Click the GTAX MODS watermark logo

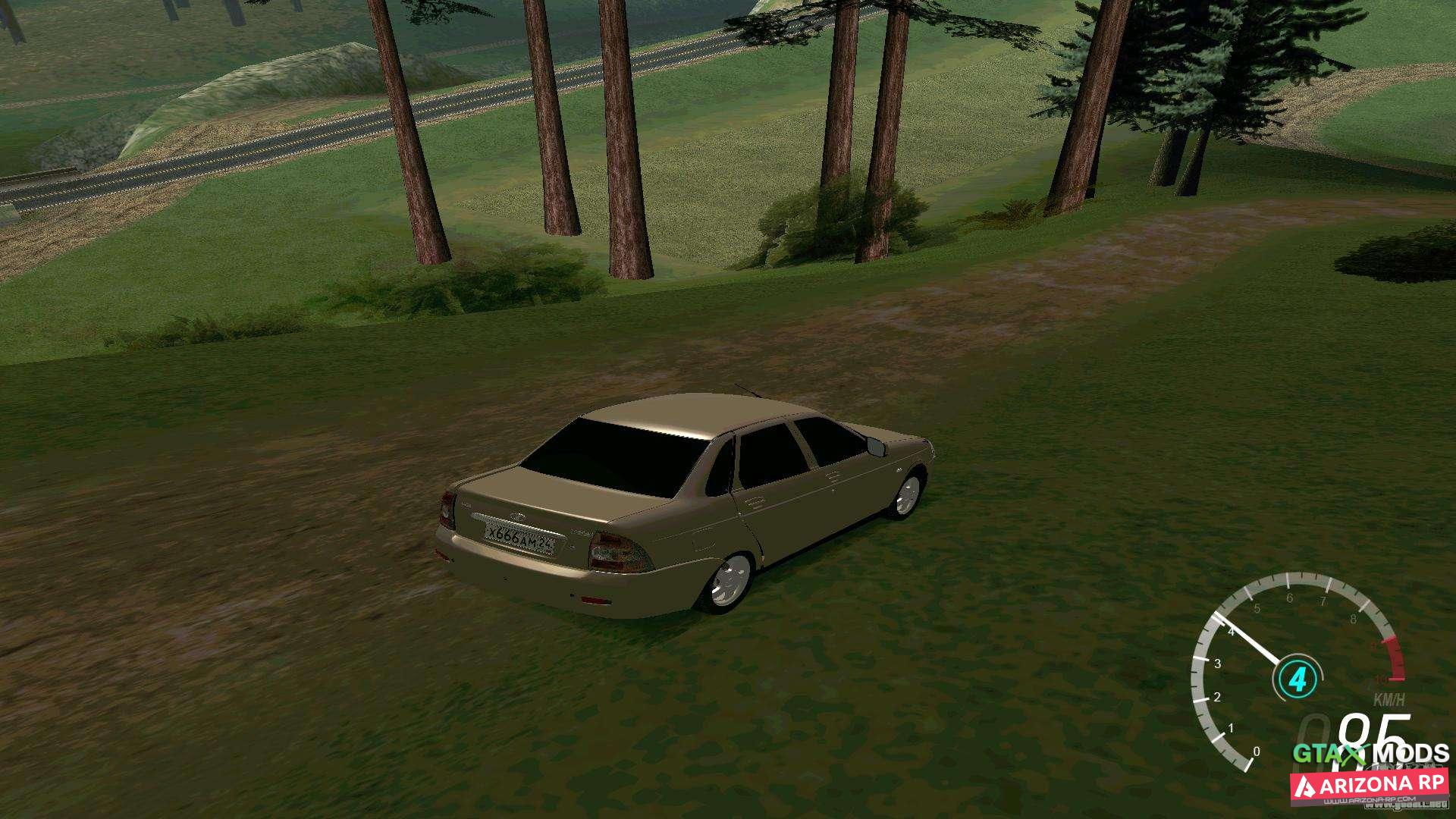pyautogui.click(x=1370, y=754)
